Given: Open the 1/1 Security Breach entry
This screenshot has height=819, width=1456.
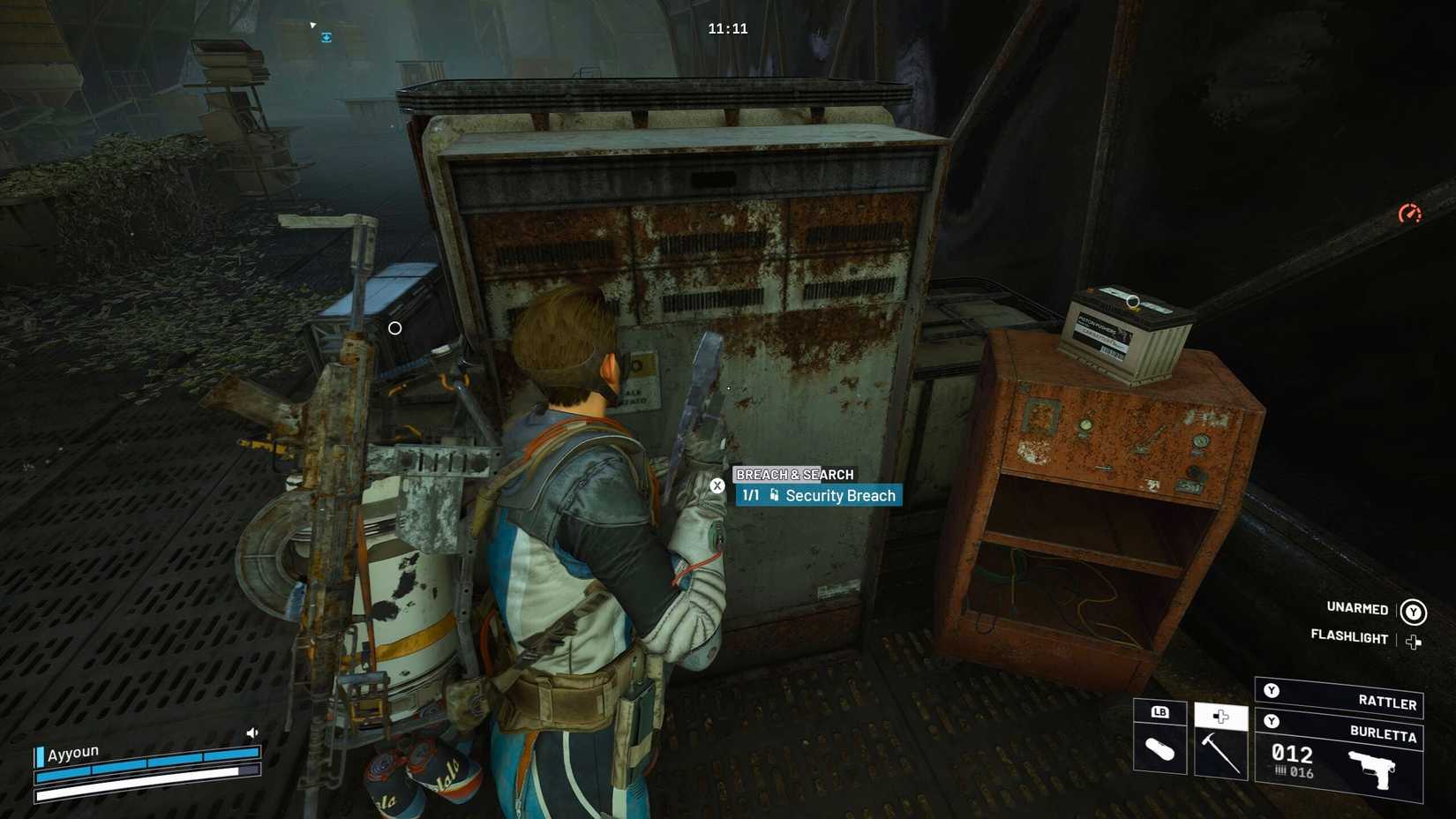Looking at the screenshot, I should coord(821,495).
